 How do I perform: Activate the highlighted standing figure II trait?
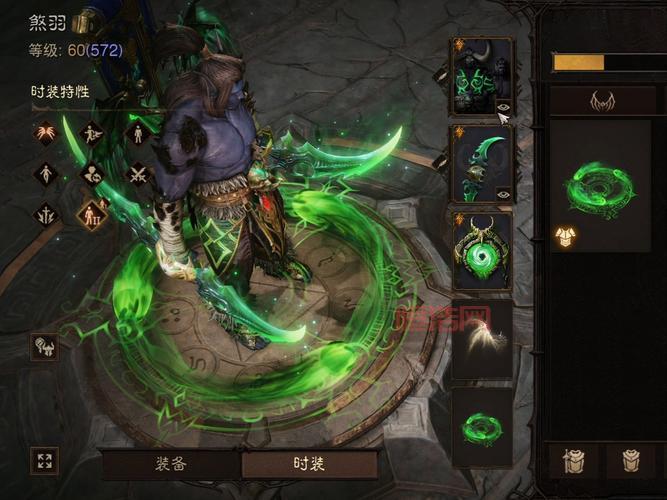[92, 214]
